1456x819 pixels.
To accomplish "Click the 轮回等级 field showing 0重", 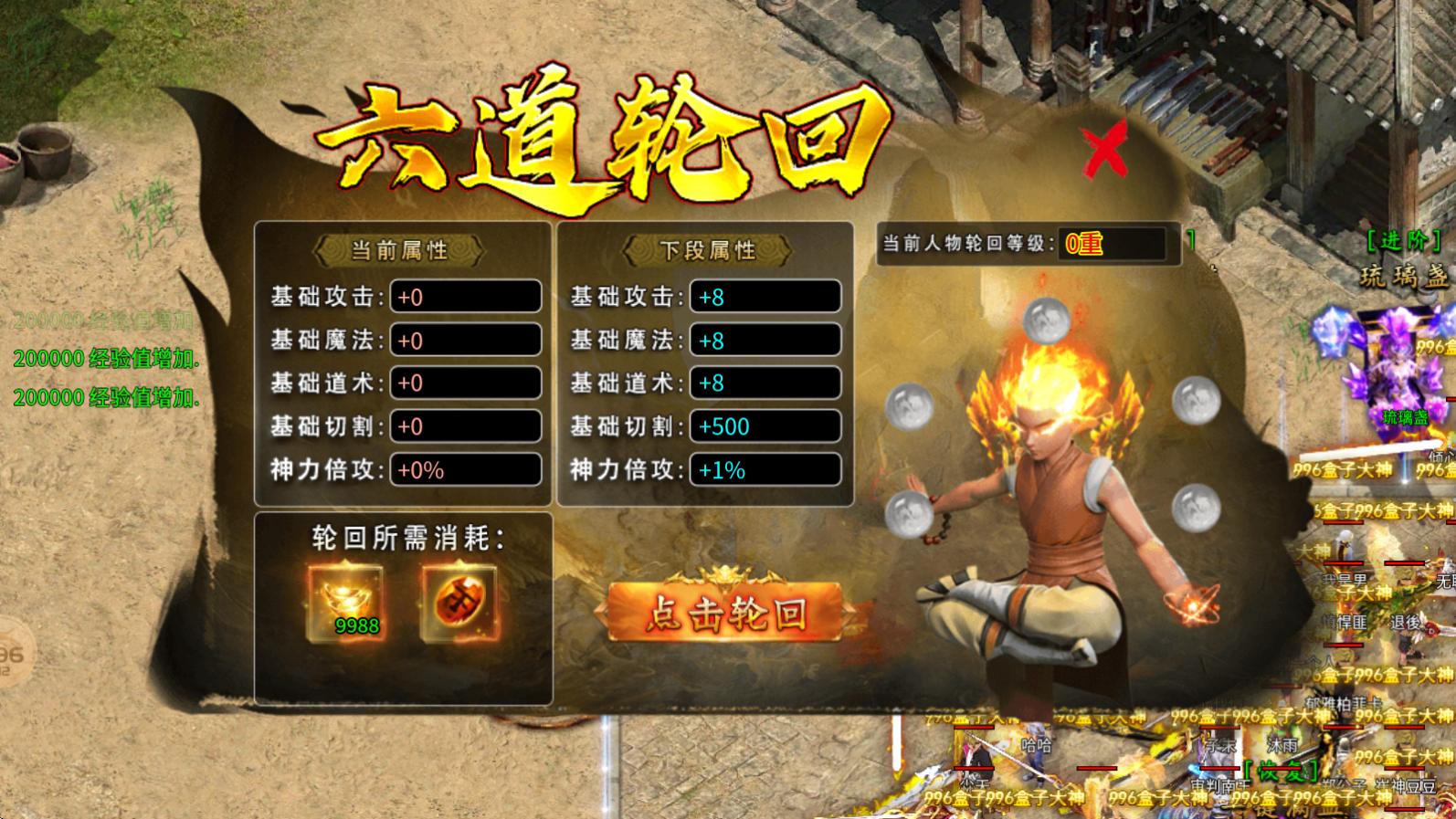I will point(1110,242).
